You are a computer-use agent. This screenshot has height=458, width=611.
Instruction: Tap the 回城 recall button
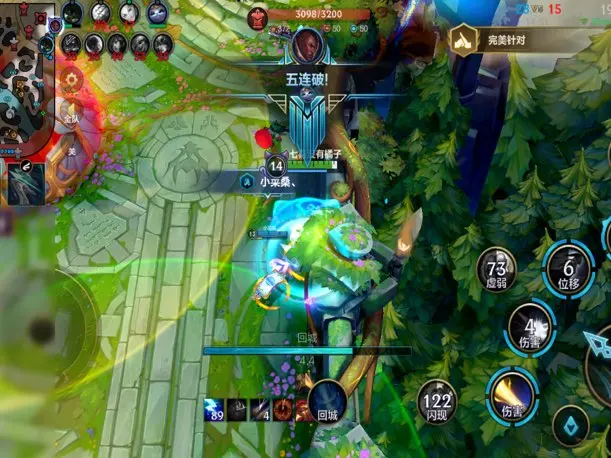[x=327, y=400]
